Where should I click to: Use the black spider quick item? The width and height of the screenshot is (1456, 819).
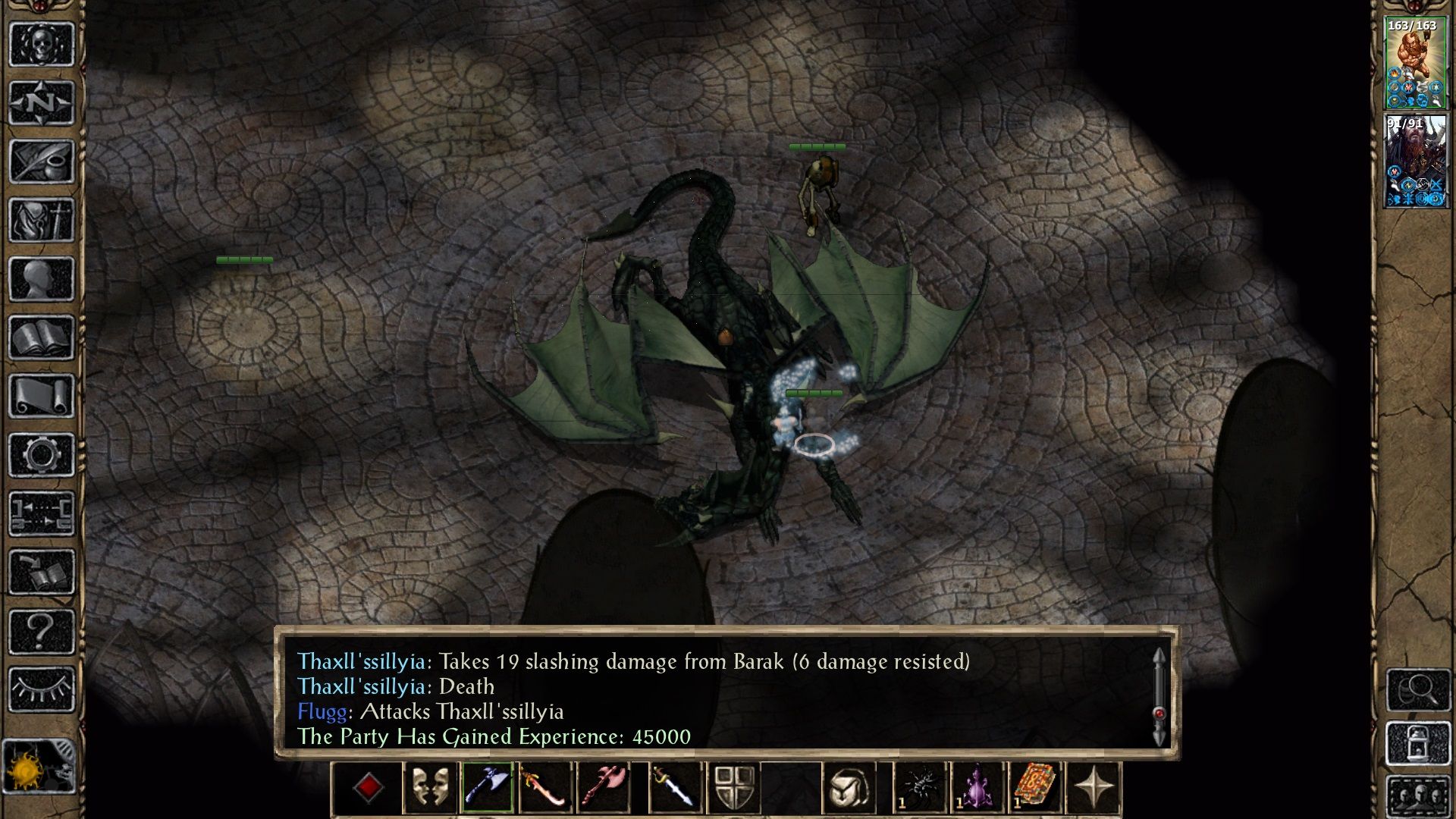click(920, 788)
